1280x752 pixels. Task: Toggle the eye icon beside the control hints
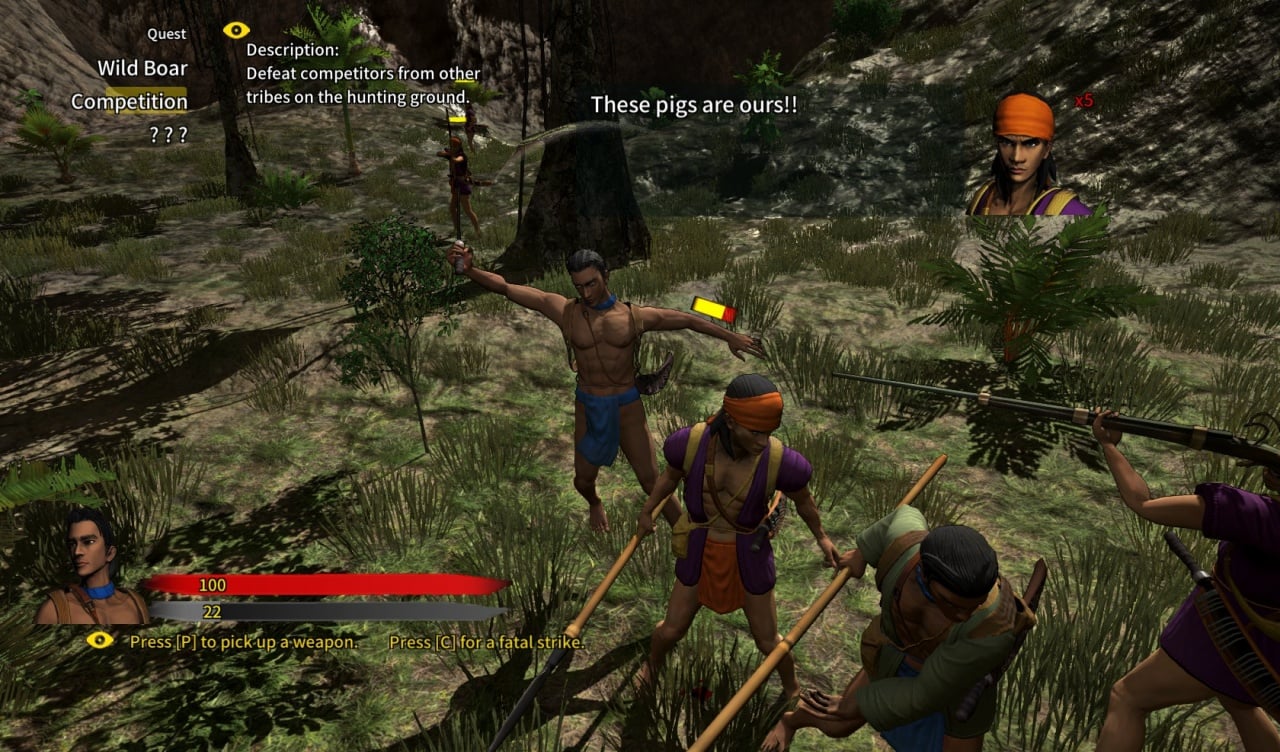click(100, 640)
